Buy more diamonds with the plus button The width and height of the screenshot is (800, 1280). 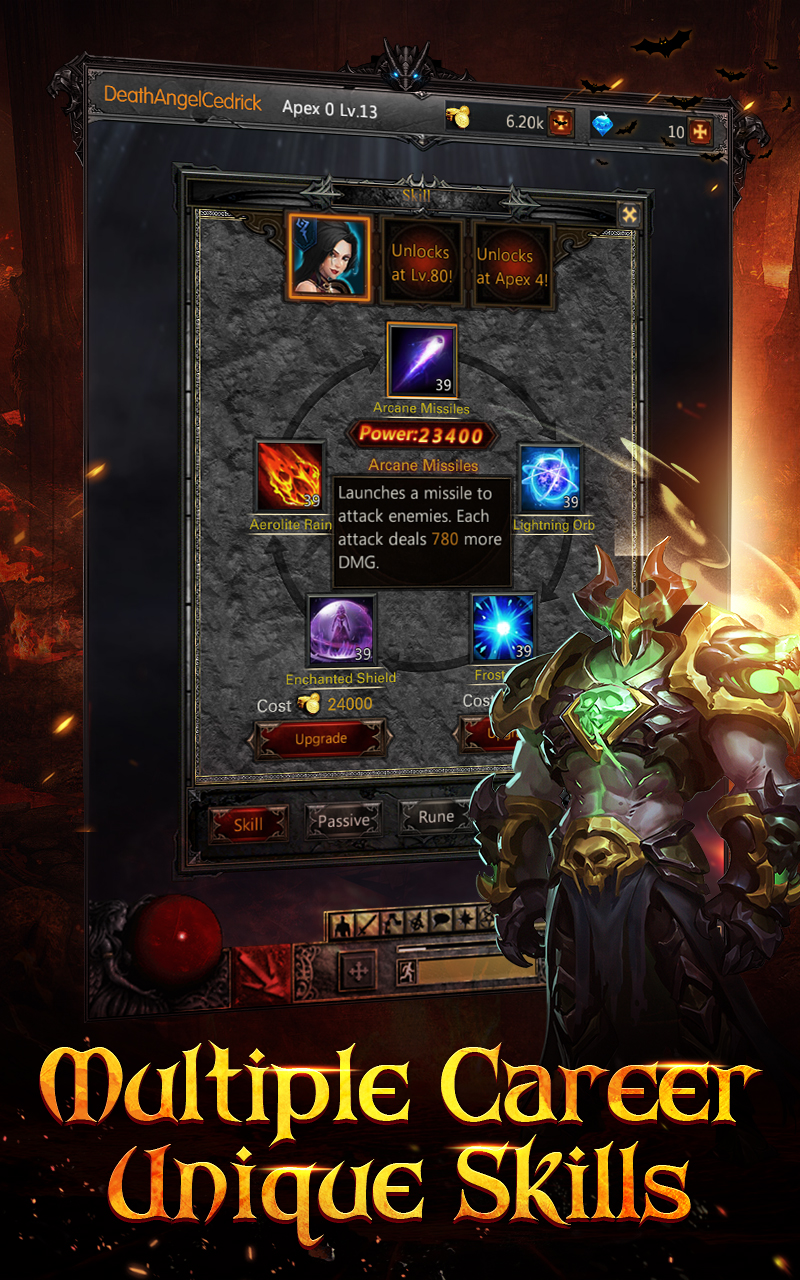coord(702,132)
